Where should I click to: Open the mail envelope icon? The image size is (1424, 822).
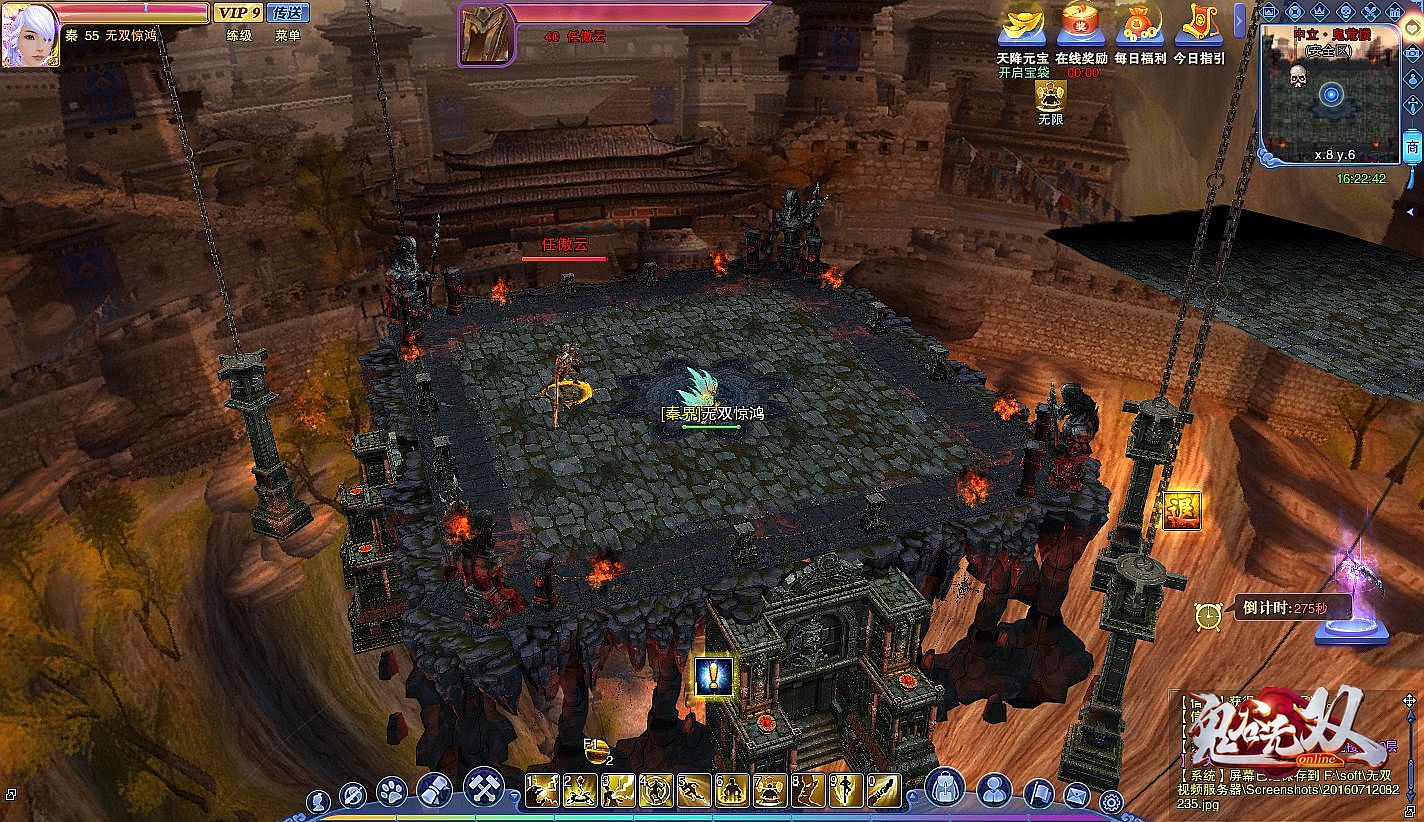coord(1076,797)
